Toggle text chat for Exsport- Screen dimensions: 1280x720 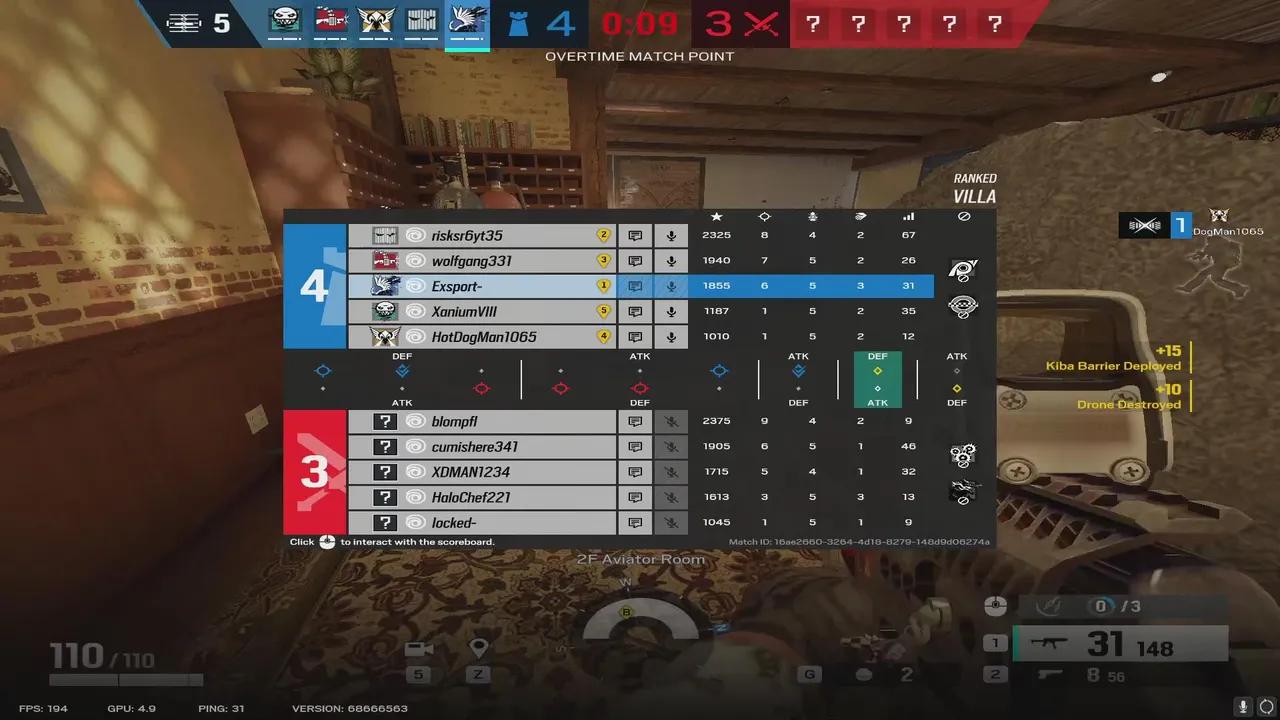635,286
